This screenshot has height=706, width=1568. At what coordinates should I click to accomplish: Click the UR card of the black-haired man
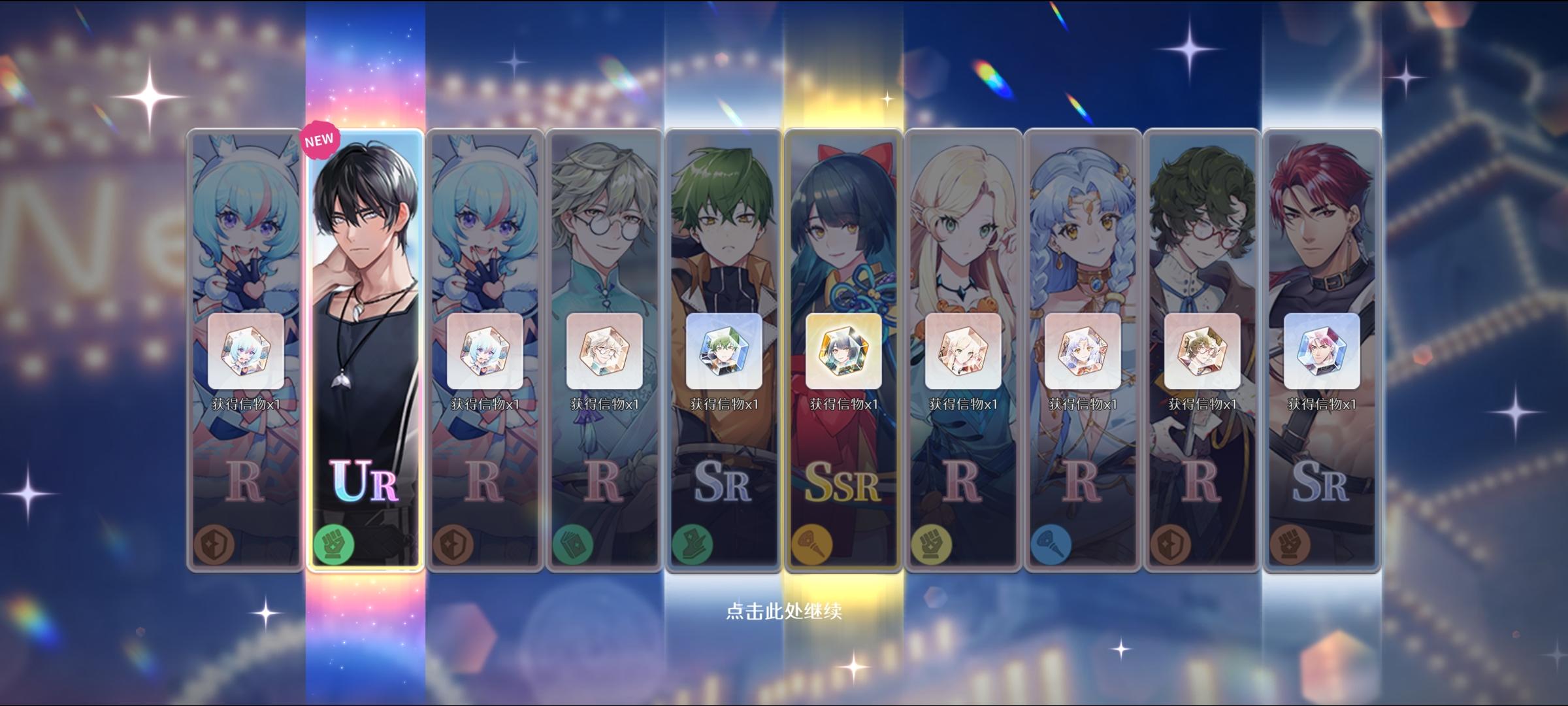pos(363,294)
